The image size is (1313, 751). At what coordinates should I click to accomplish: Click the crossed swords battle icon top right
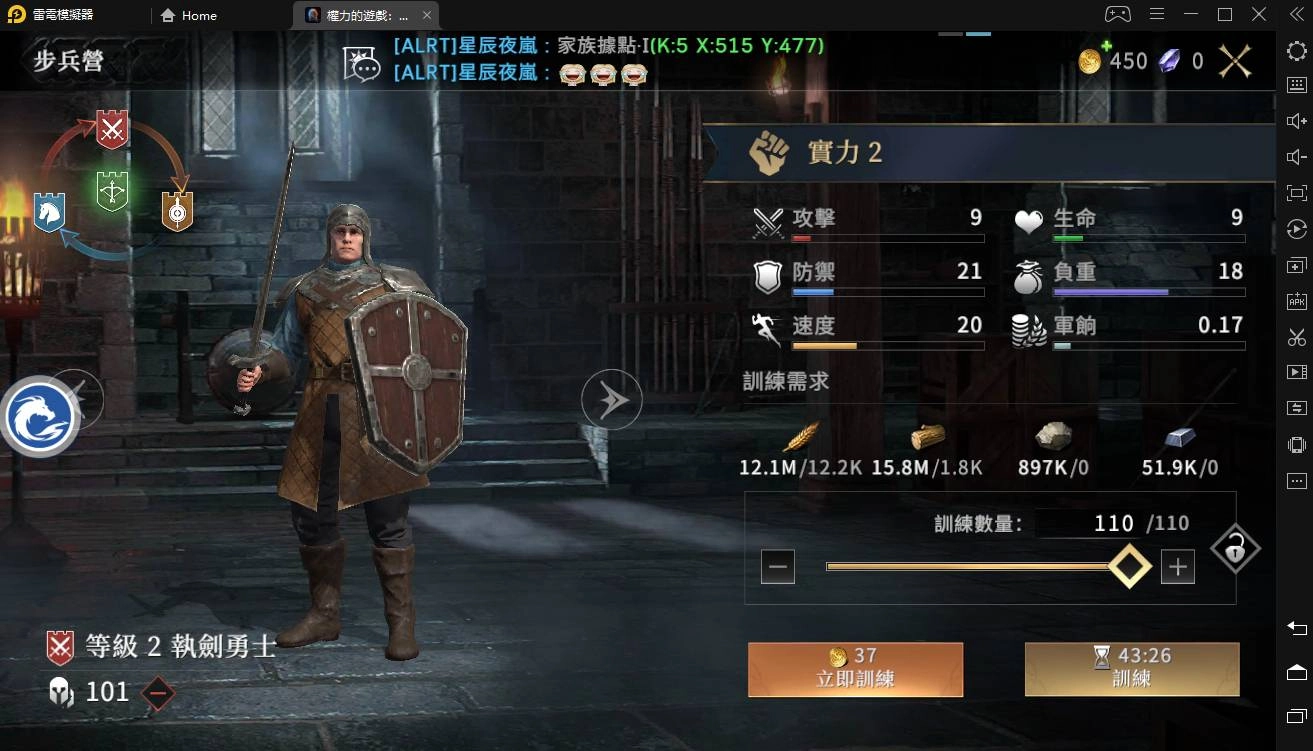[1234, 61]
